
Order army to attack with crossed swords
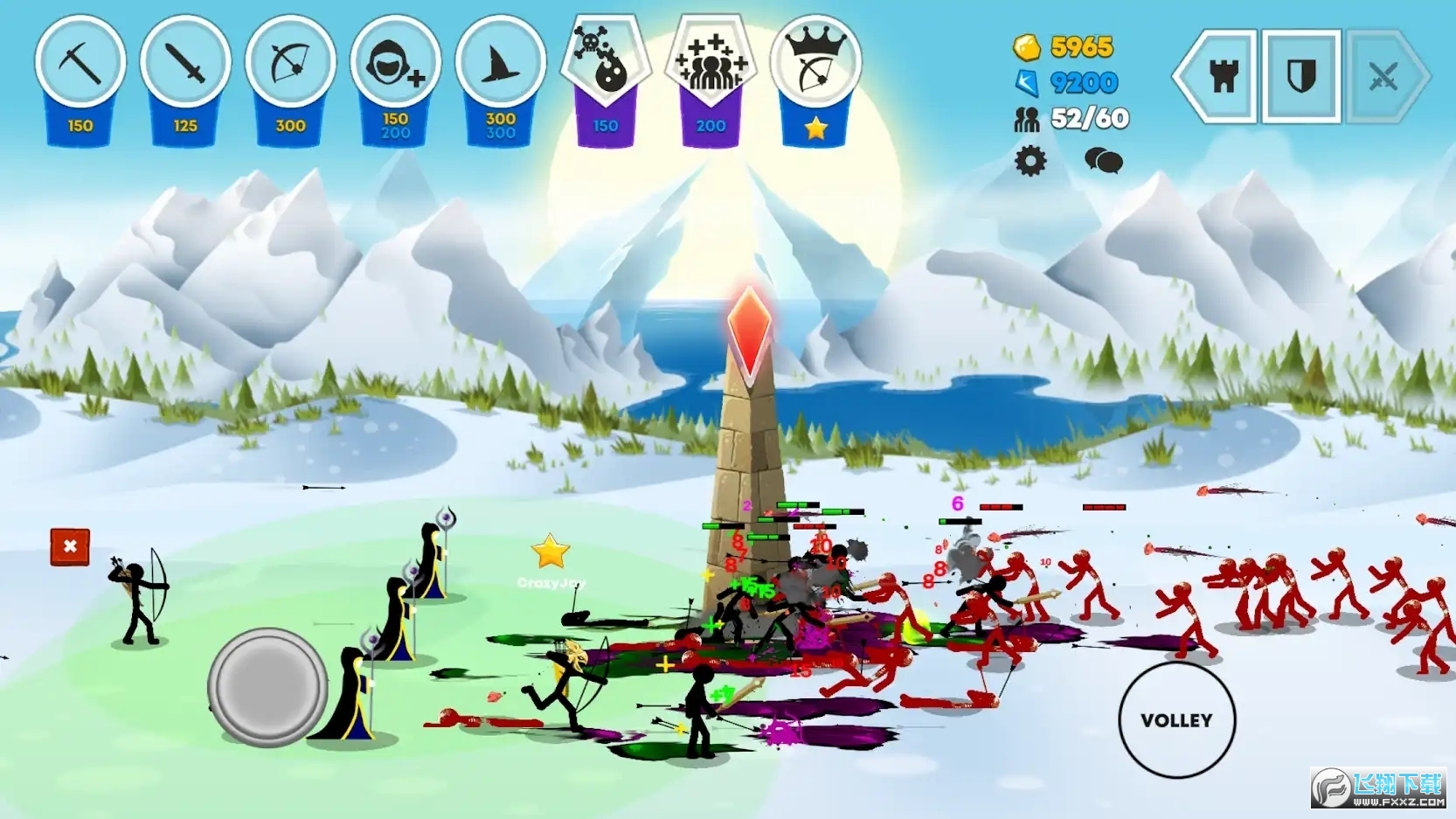coord(1383,77)
